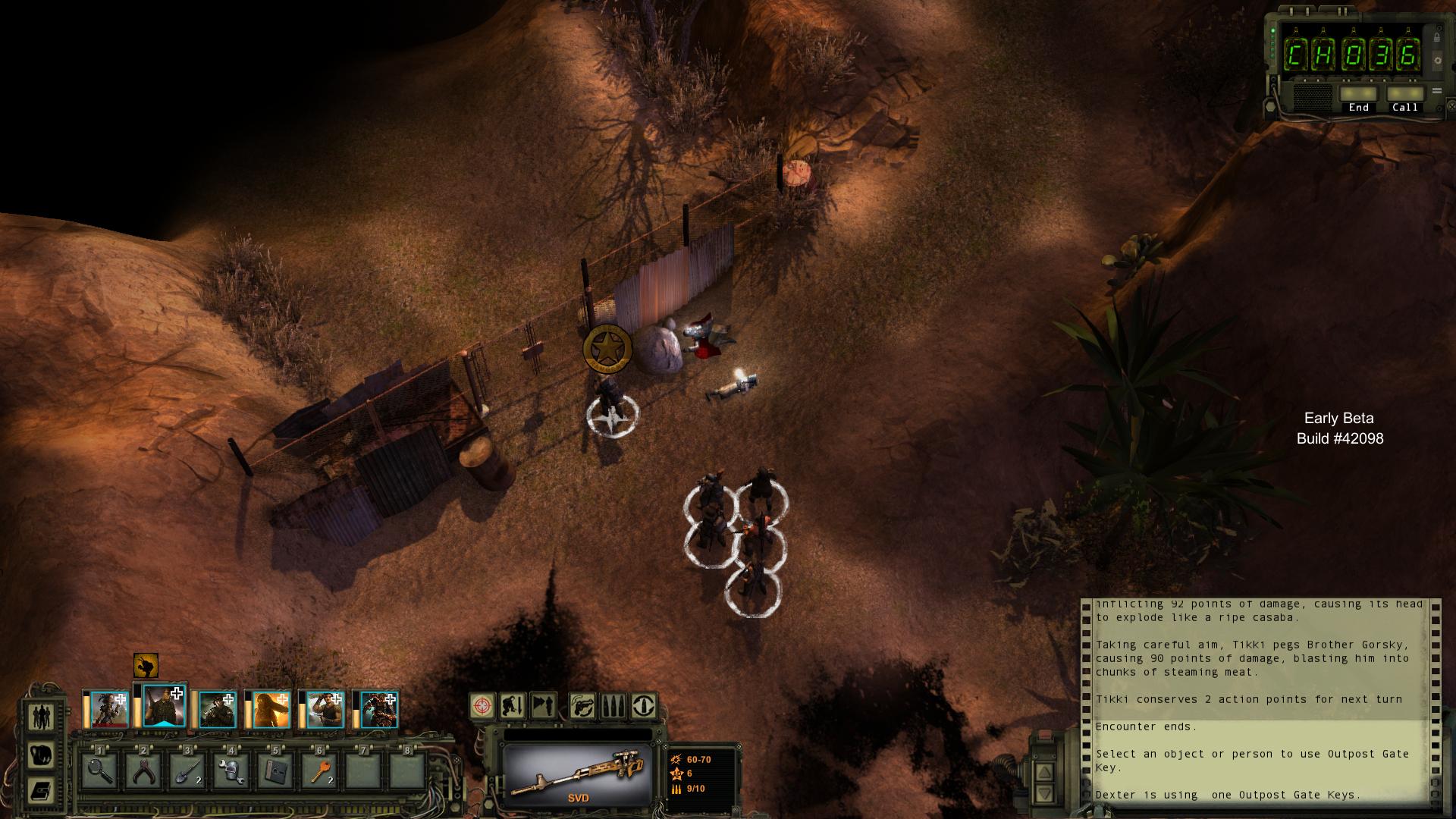Open the backpack inventory button
The height and width of the screenshot is (819, 1456).
tap(41, 754)
